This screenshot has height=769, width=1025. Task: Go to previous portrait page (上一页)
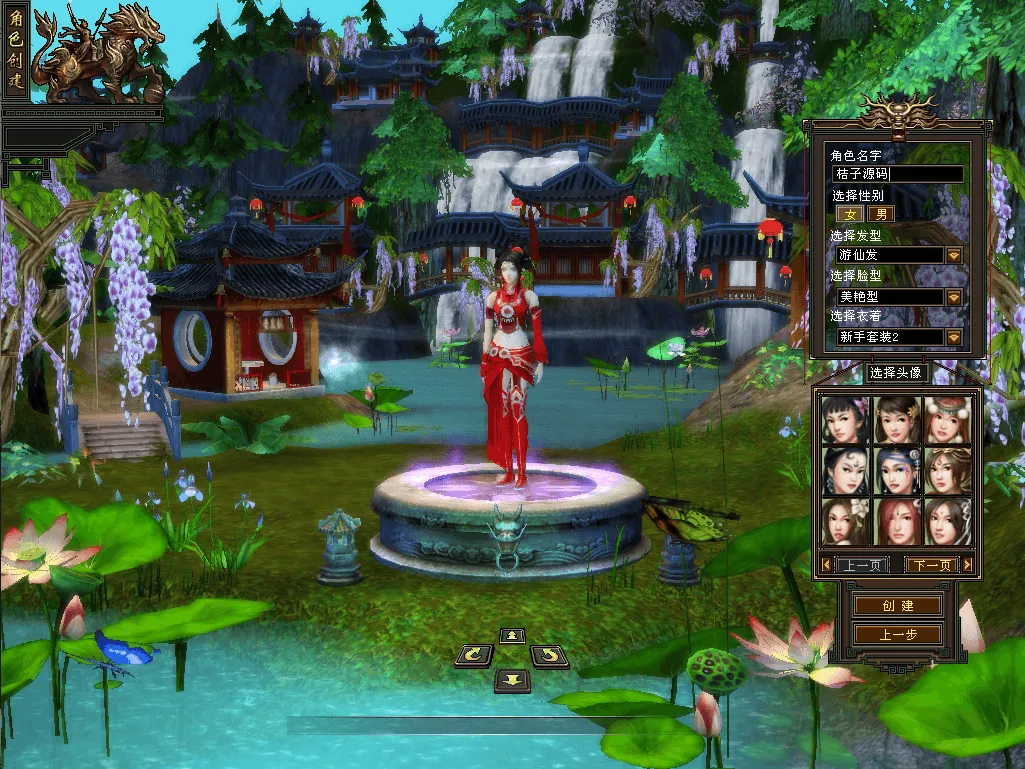point(860,565)
